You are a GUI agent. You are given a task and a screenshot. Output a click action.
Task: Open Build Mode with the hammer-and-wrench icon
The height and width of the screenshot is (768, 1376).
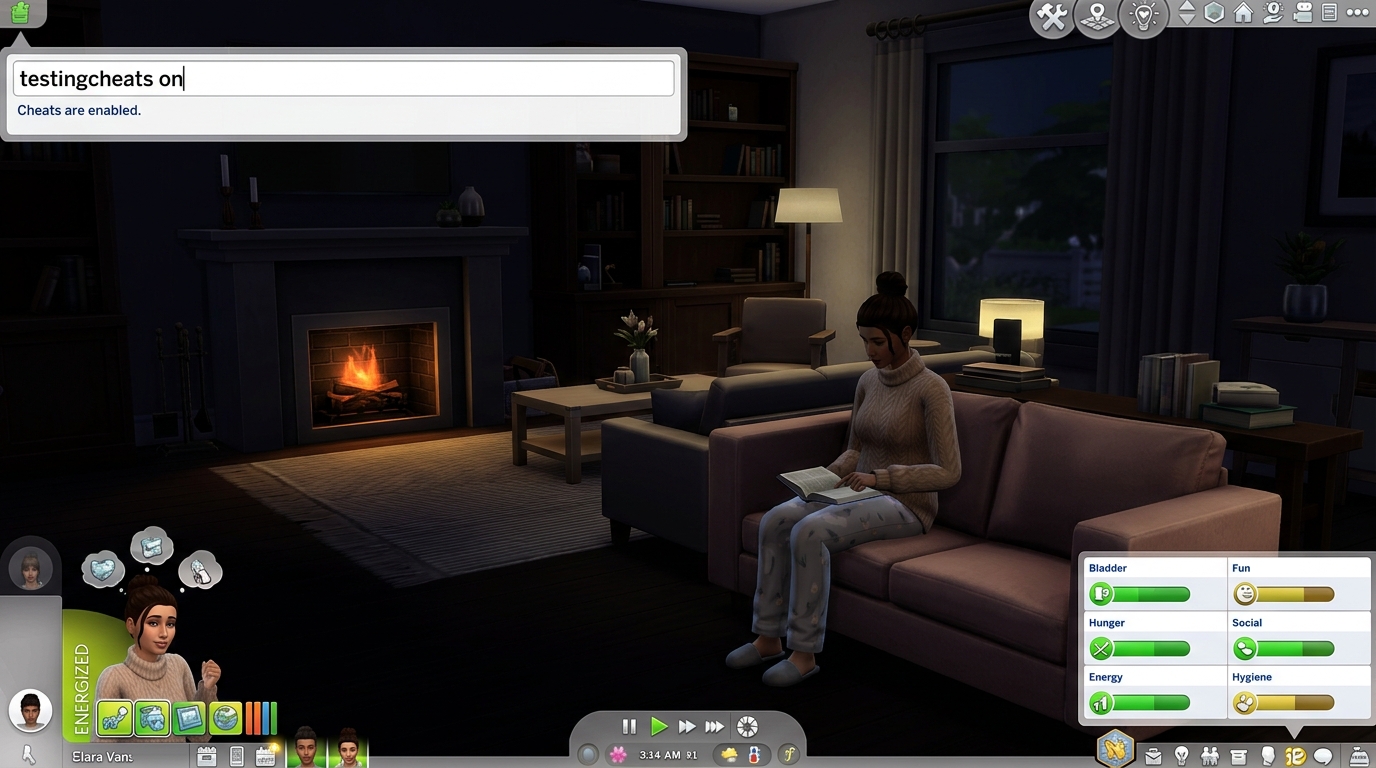pos(1051,16)
